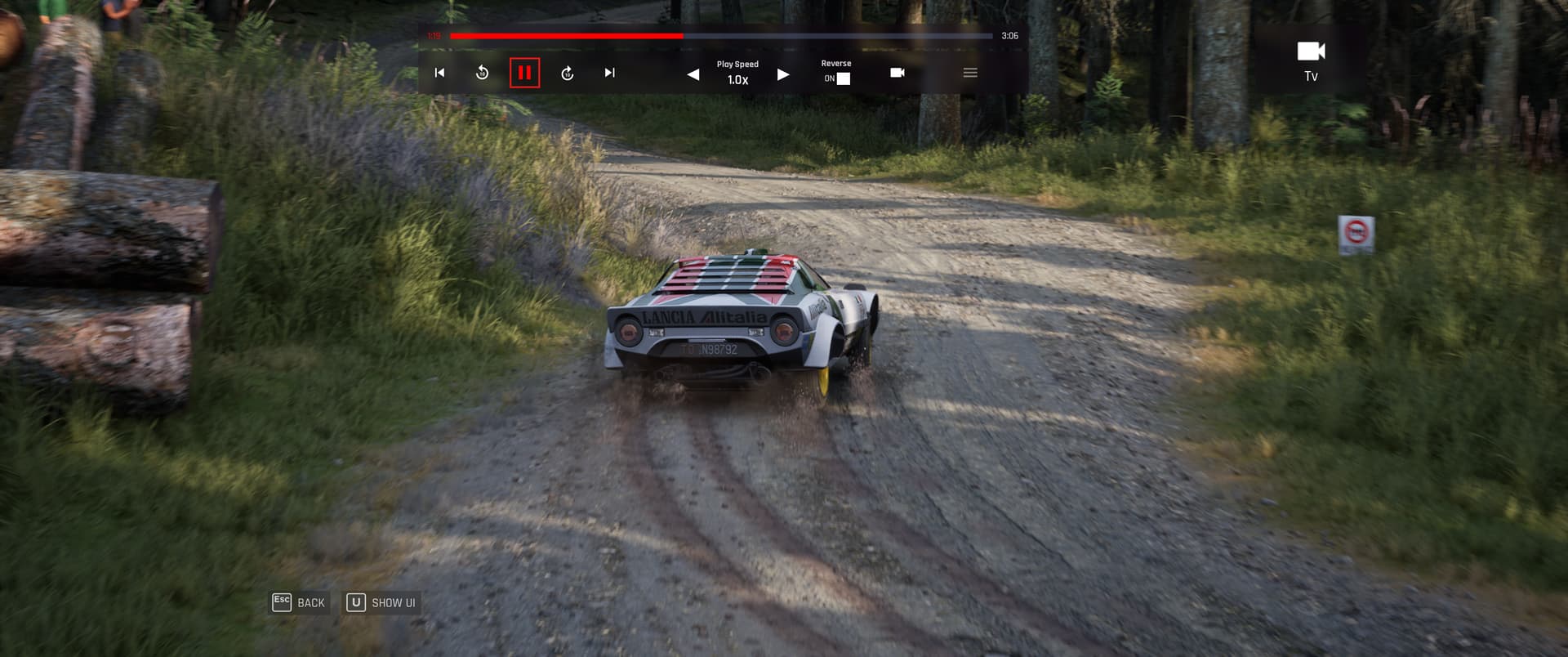The width and height of the screenshot is (1568, 657).
Task: Decrease play speed with left arrow
Action: point(693,74)
